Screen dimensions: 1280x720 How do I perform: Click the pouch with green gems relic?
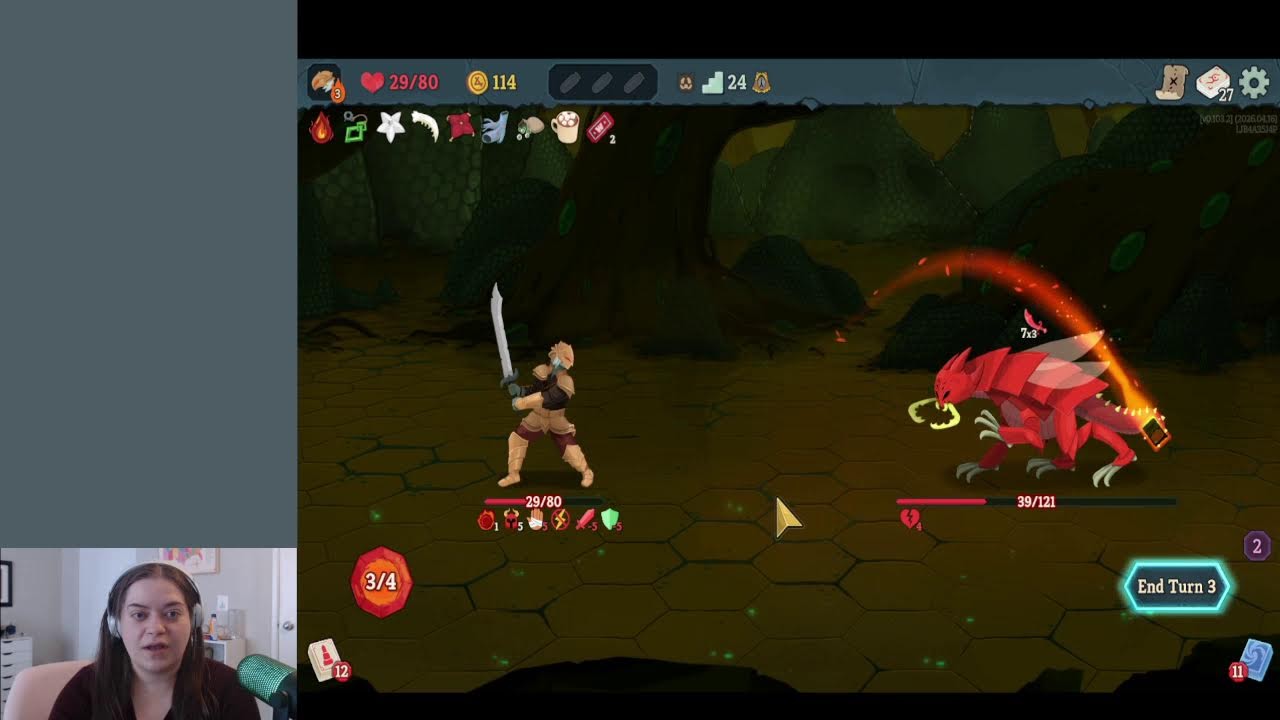point(530,128)
